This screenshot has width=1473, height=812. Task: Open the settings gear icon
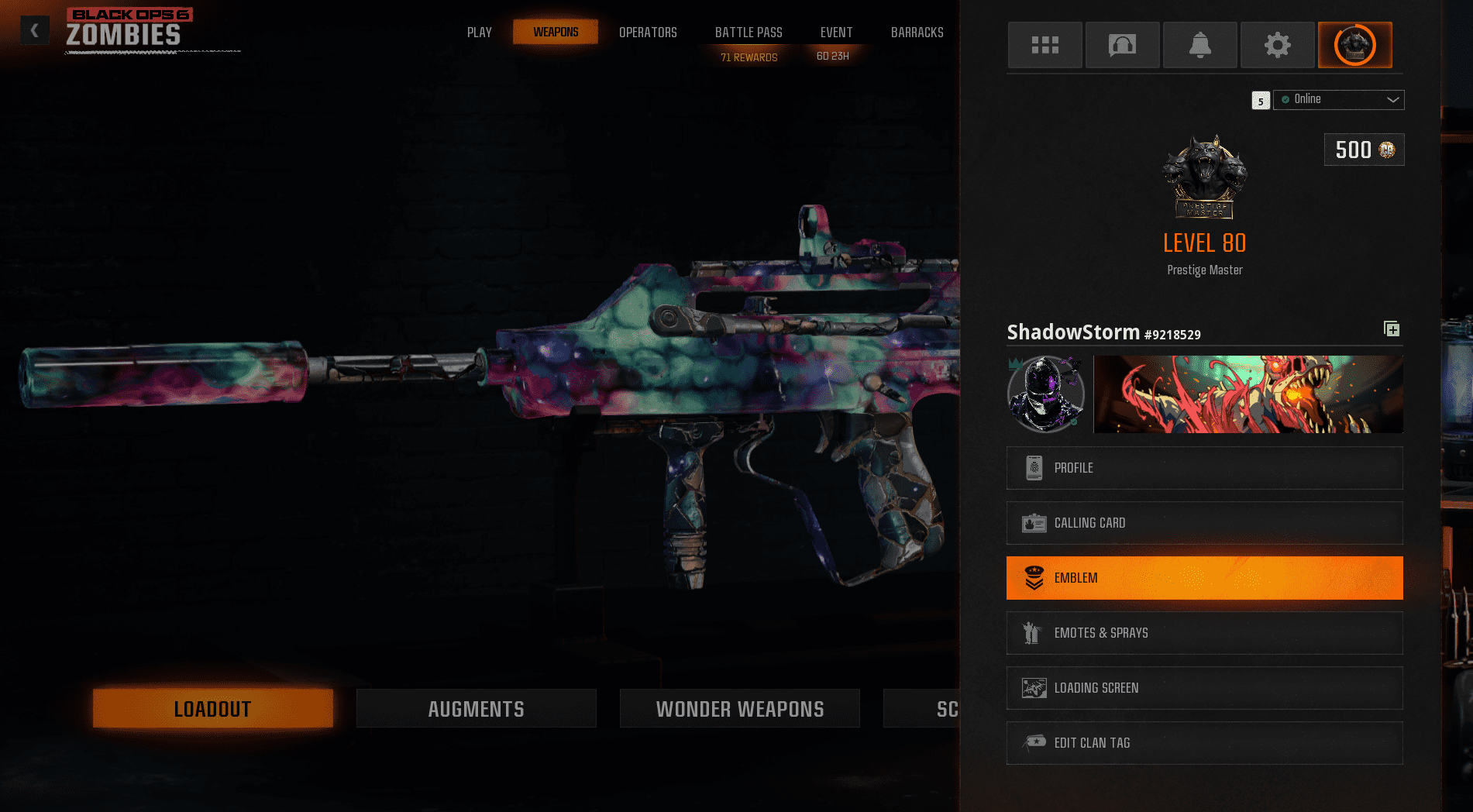tap(1277, 45)
